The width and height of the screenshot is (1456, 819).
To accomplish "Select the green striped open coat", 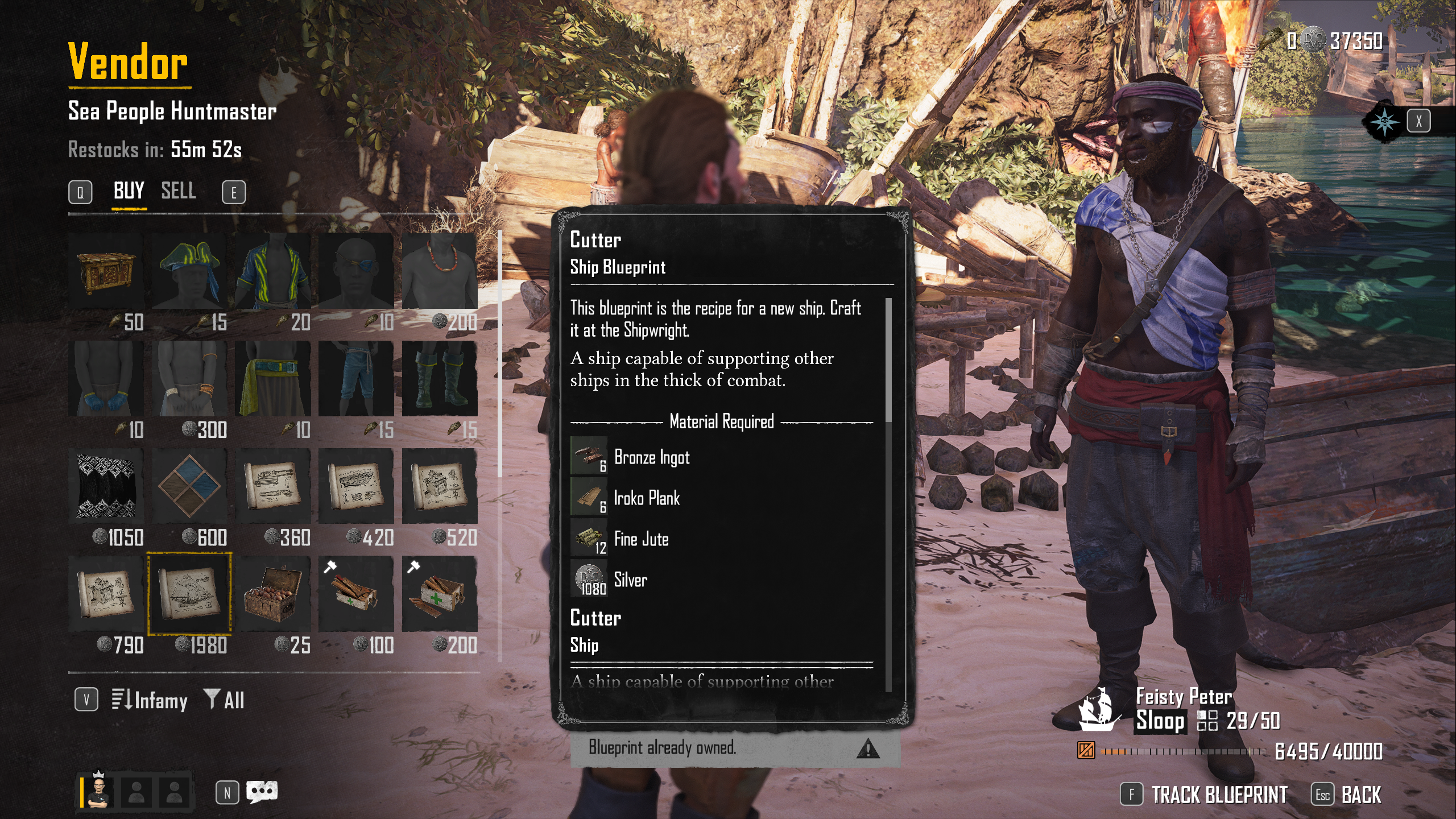I will click(273, 271).
